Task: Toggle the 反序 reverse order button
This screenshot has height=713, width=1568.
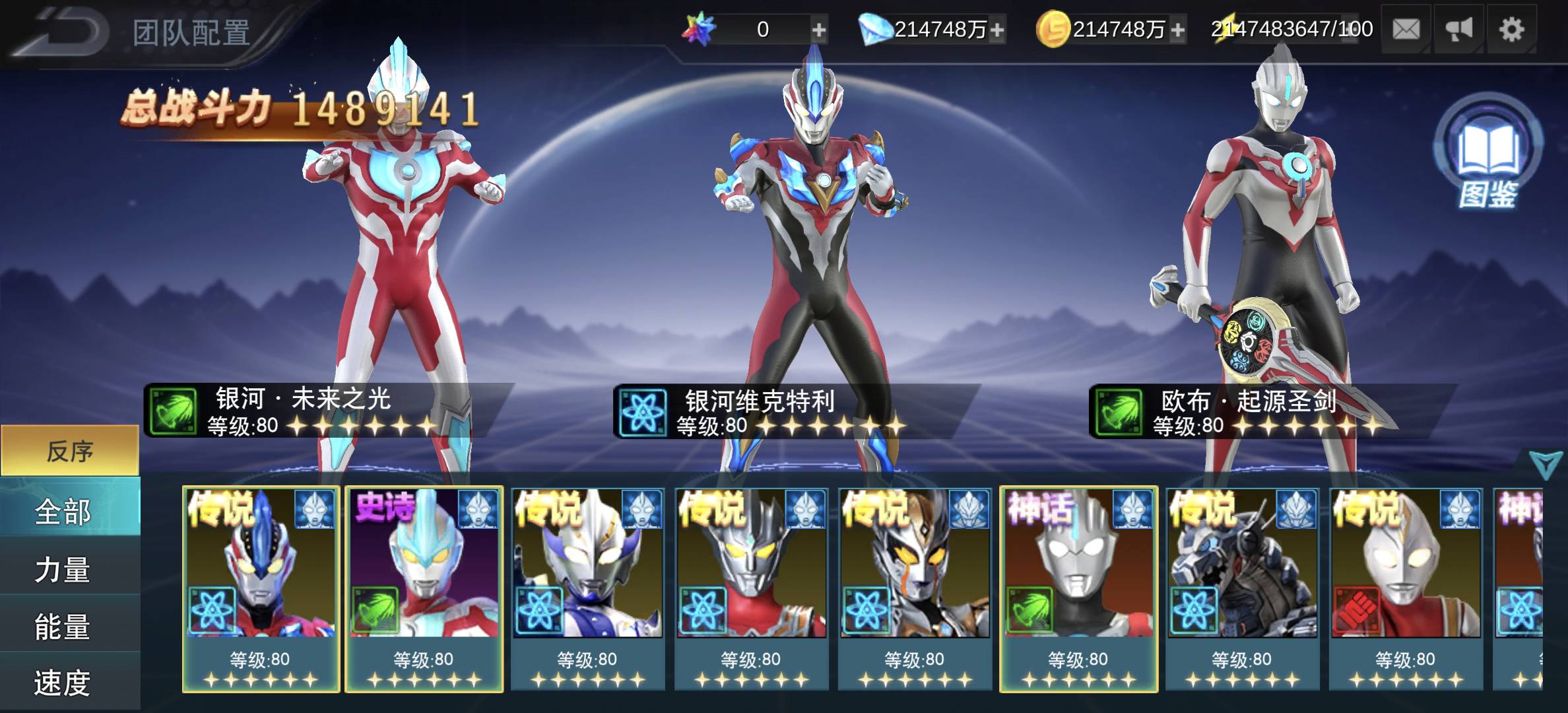Action: coord(70,451)
